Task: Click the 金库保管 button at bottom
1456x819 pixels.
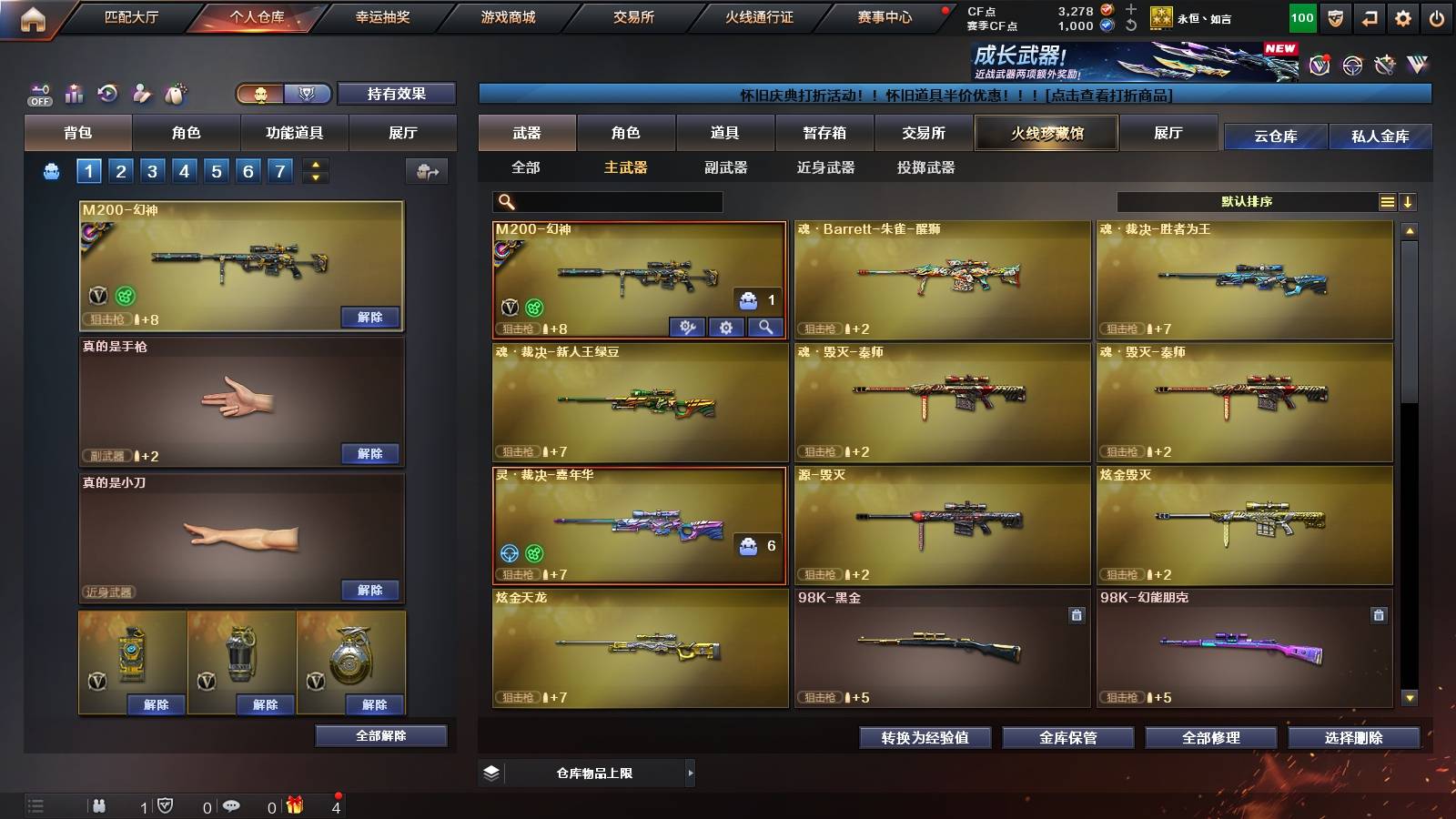Action: click(x=1067, y=738)
